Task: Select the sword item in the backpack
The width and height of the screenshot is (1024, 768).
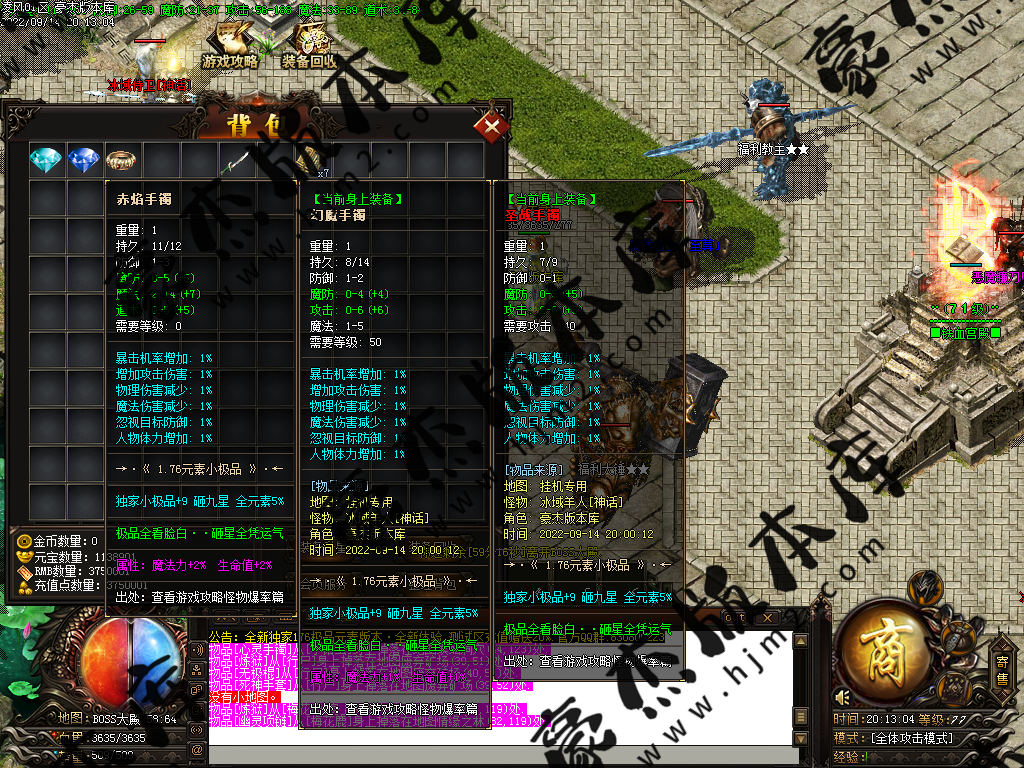Action: (x=236, y=160)
